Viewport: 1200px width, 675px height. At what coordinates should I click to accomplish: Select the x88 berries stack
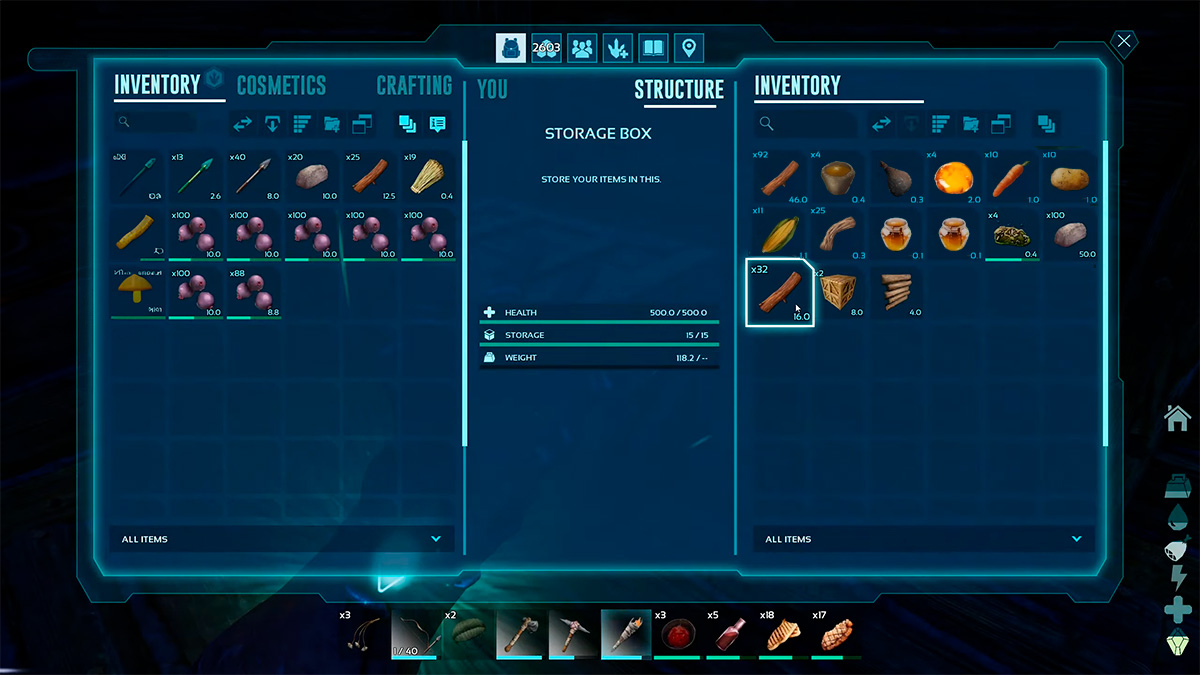[x=254, y=292]
